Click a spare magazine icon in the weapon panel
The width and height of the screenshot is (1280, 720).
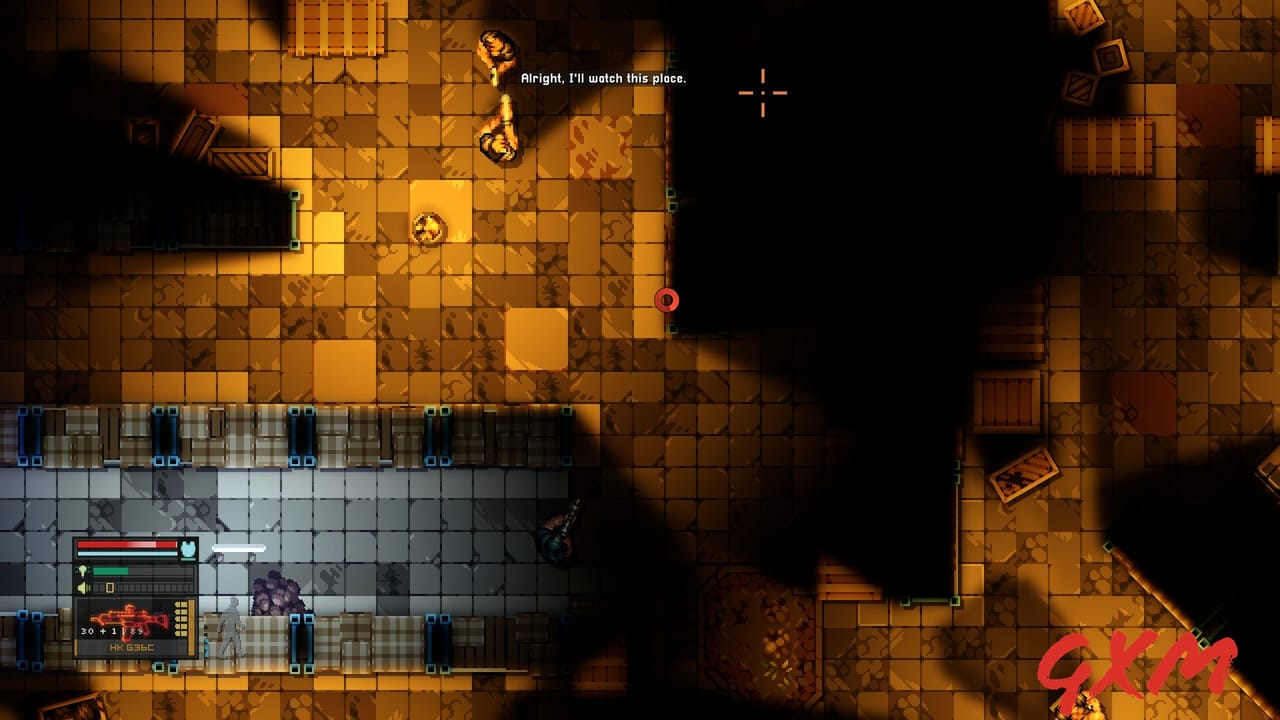coord(181,617)
